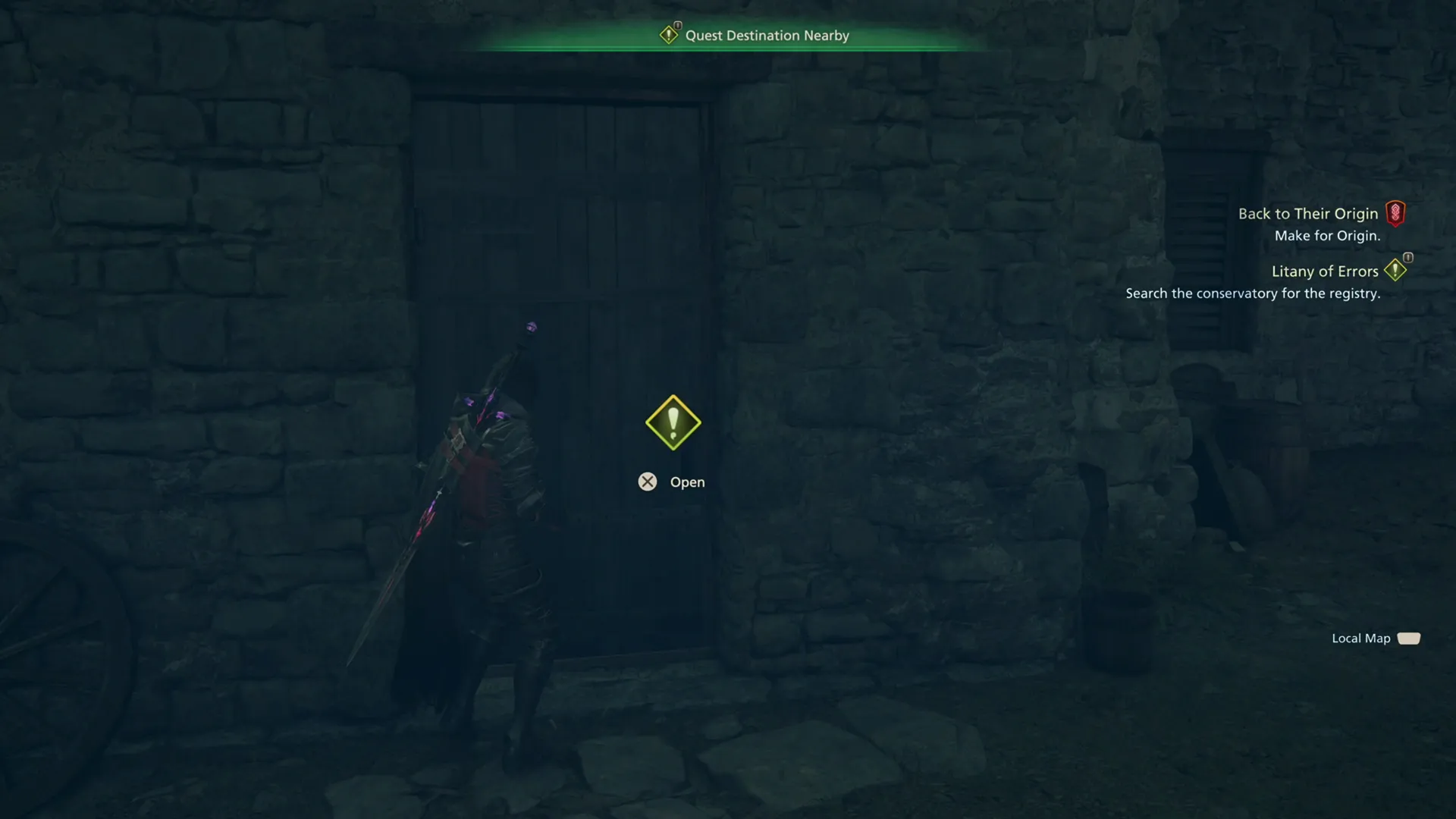The height and width of the screenshot is (819, 1456).
Task: Open the Local Map
Action: tap(1361, 638)
